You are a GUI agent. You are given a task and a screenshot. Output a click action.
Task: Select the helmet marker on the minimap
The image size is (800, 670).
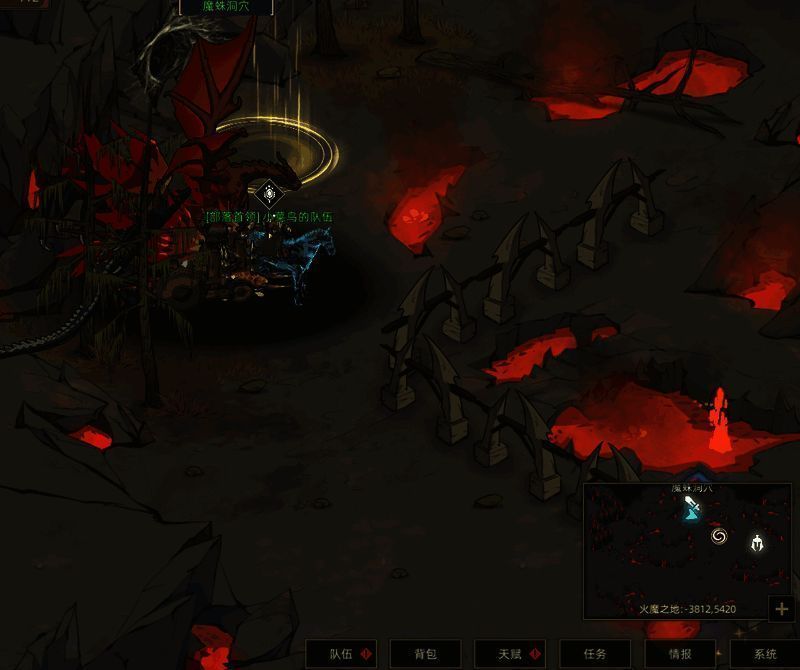tap(757, 544)
